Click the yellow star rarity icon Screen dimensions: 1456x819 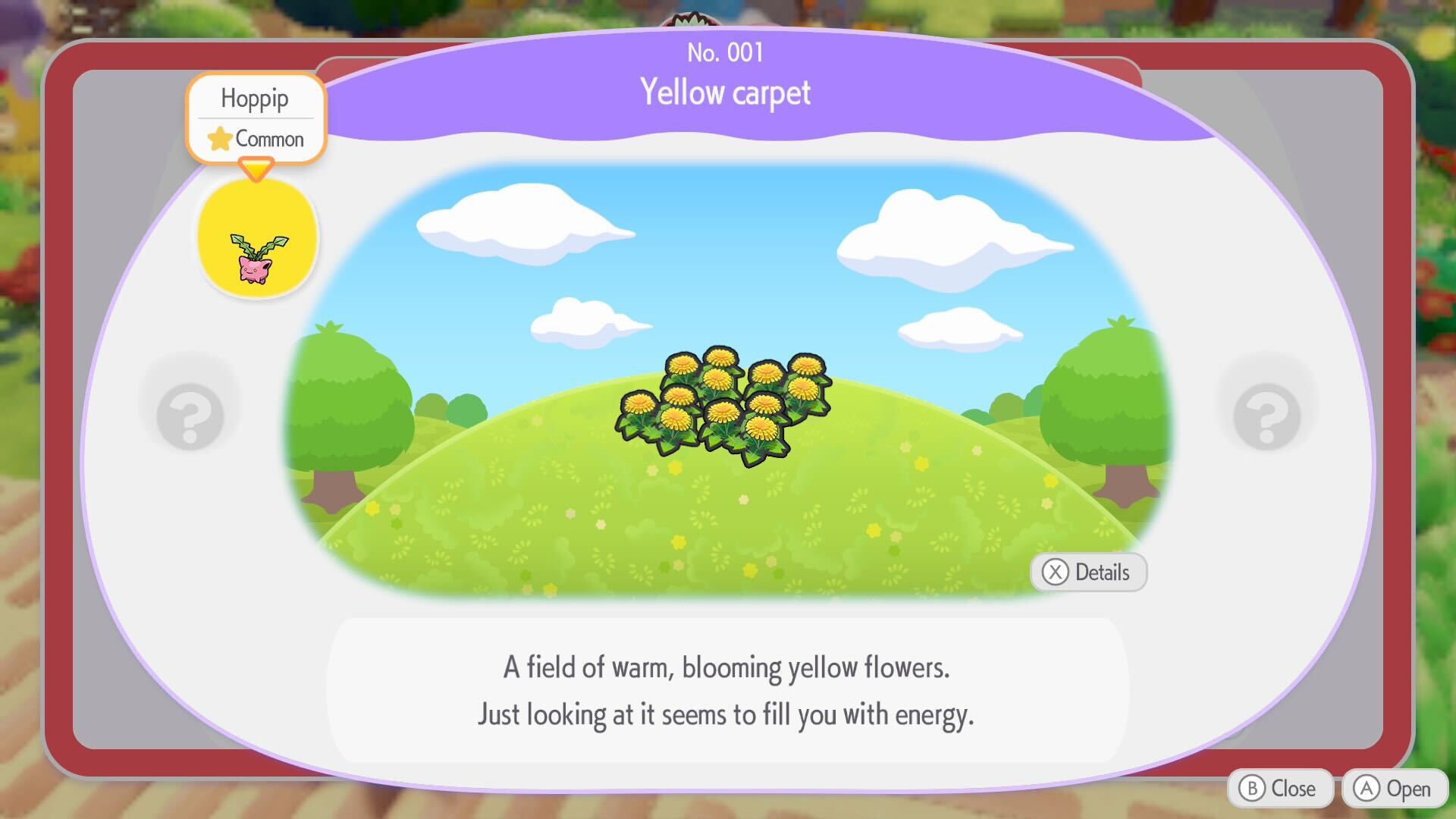tap(220, 139)
